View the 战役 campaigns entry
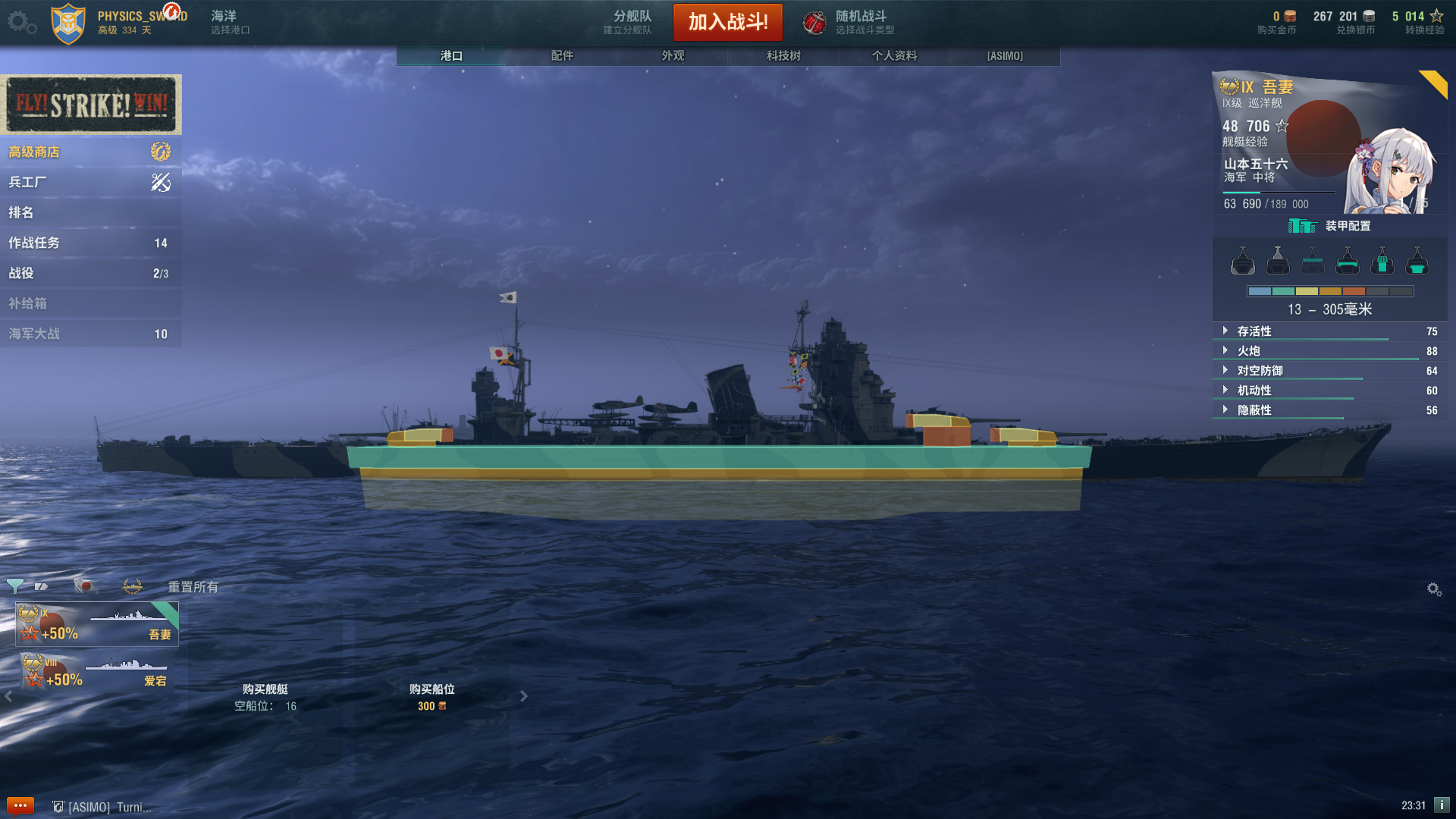 point(90,273)
